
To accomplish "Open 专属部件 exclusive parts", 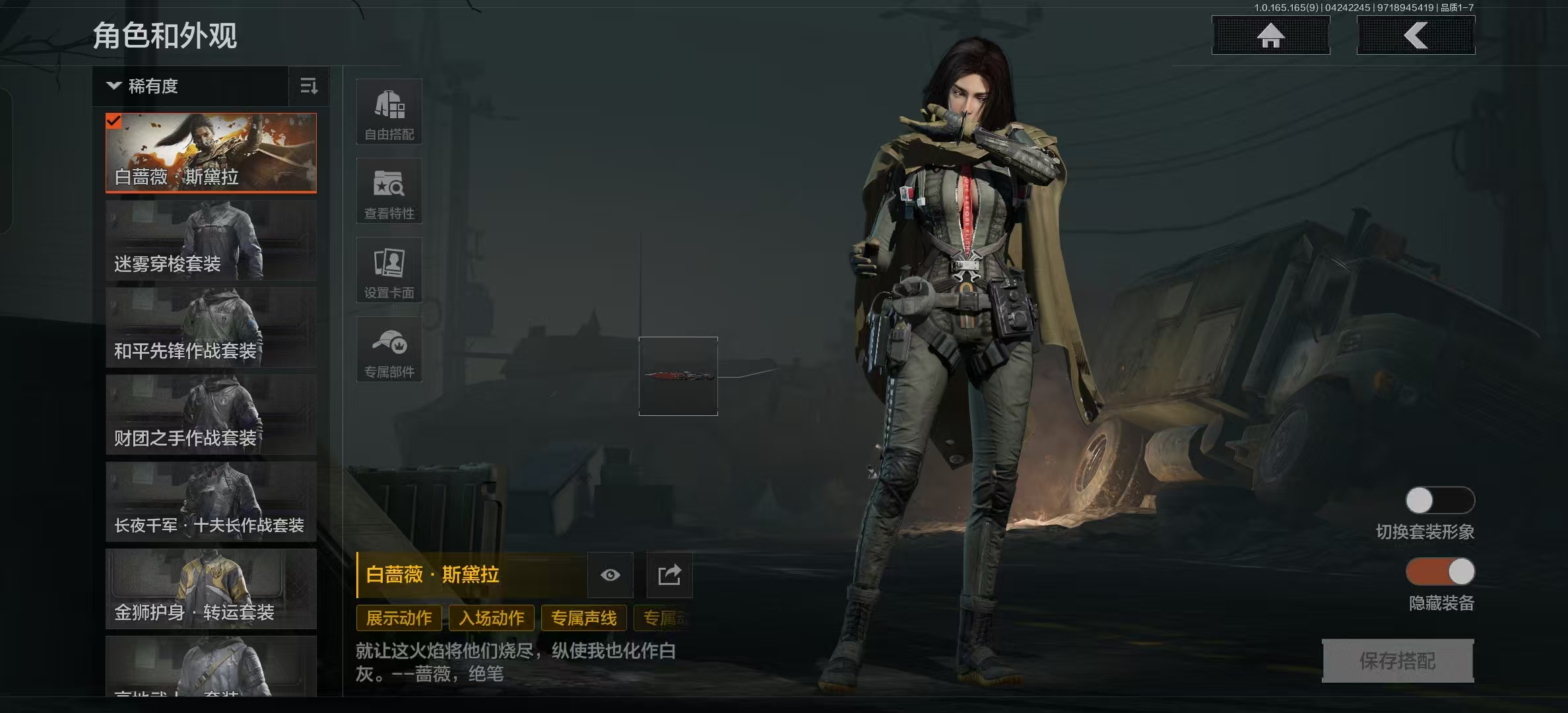I will click(389, 349).
